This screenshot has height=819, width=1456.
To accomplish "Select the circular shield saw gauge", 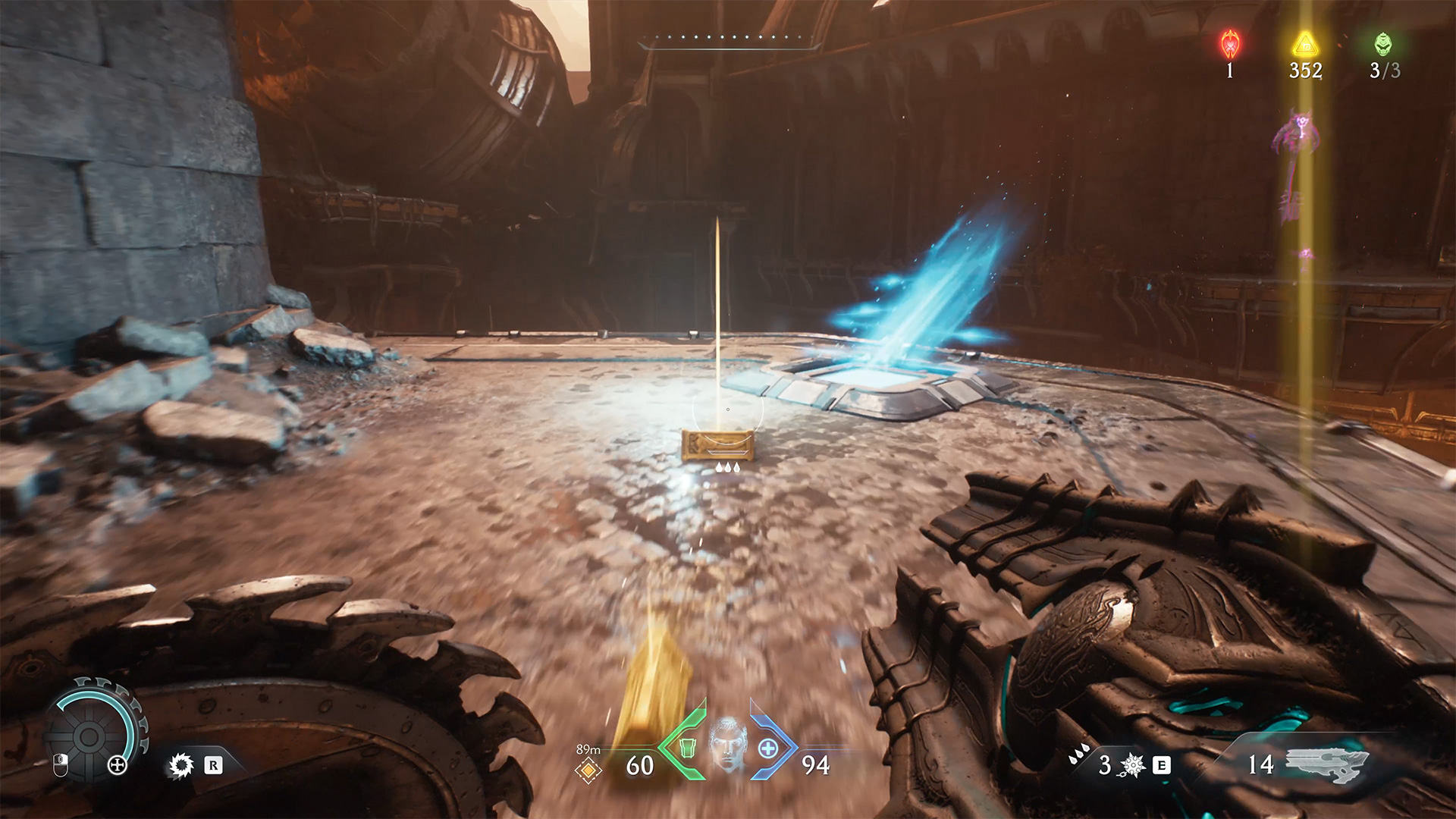I will (x=89, y=735).
